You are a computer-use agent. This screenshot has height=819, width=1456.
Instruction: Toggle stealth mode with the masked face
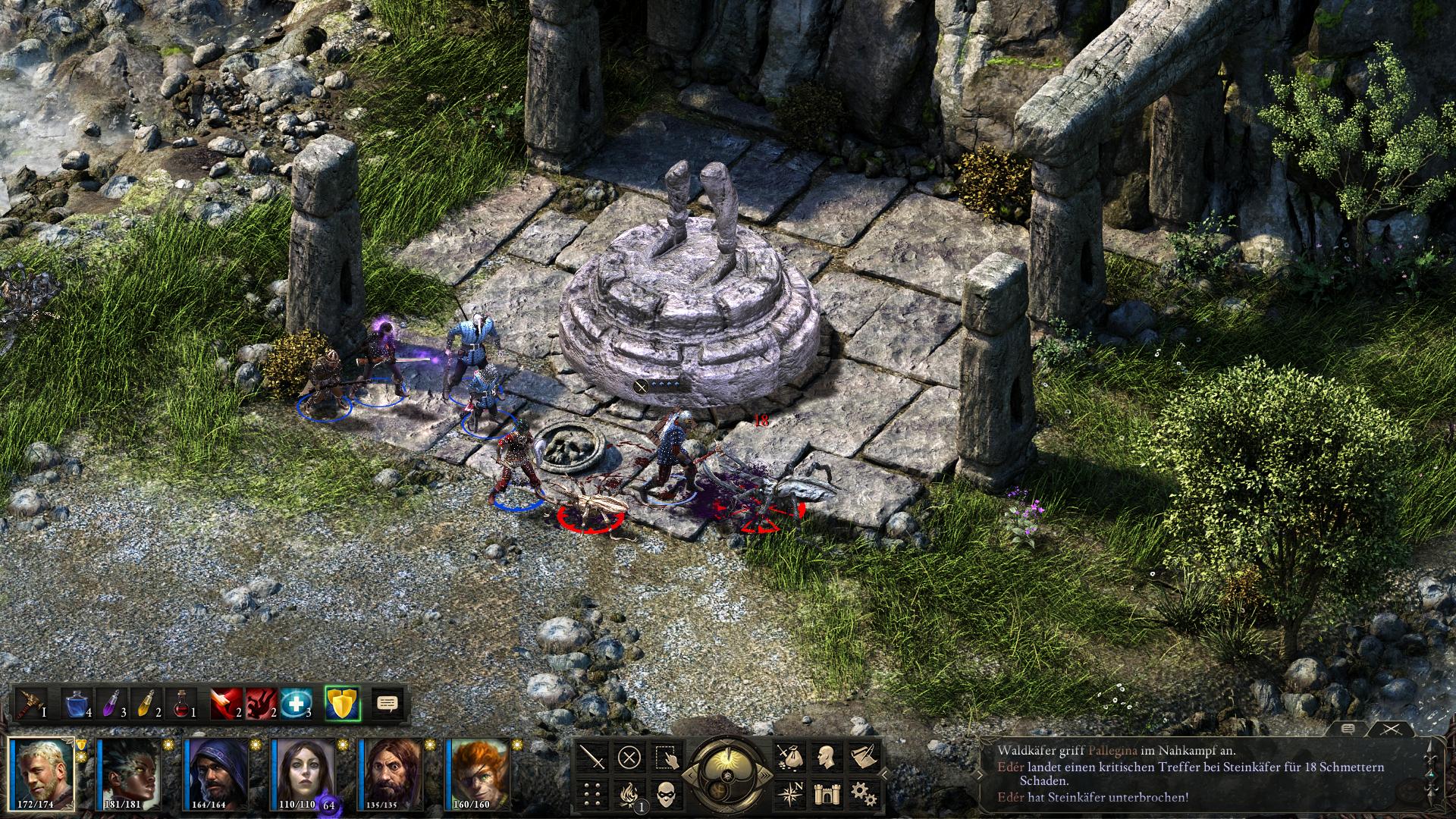[667, 793]
